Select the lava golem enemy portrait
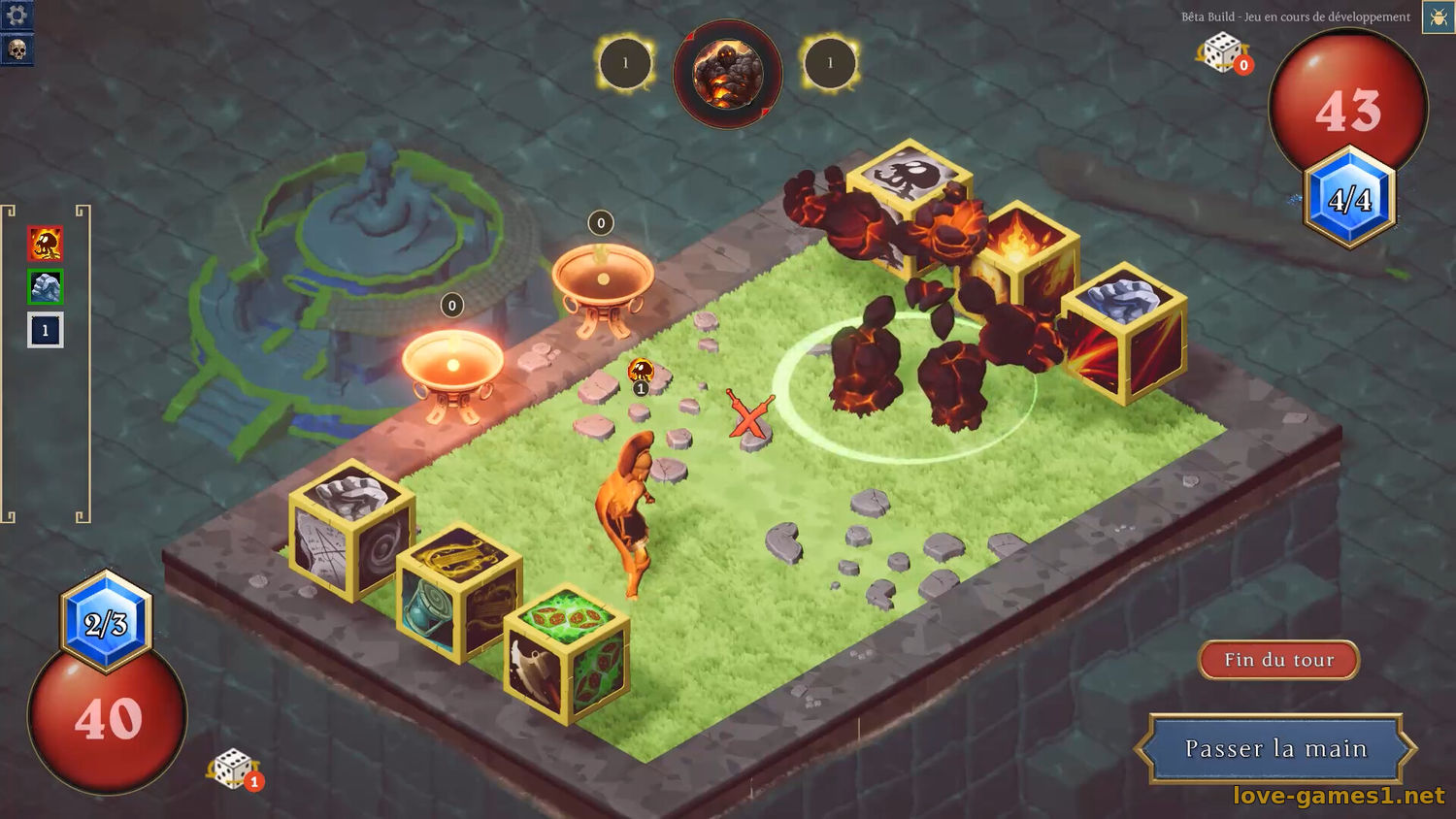The height and width of the screenshot is (819, 1456). (728, 74)
